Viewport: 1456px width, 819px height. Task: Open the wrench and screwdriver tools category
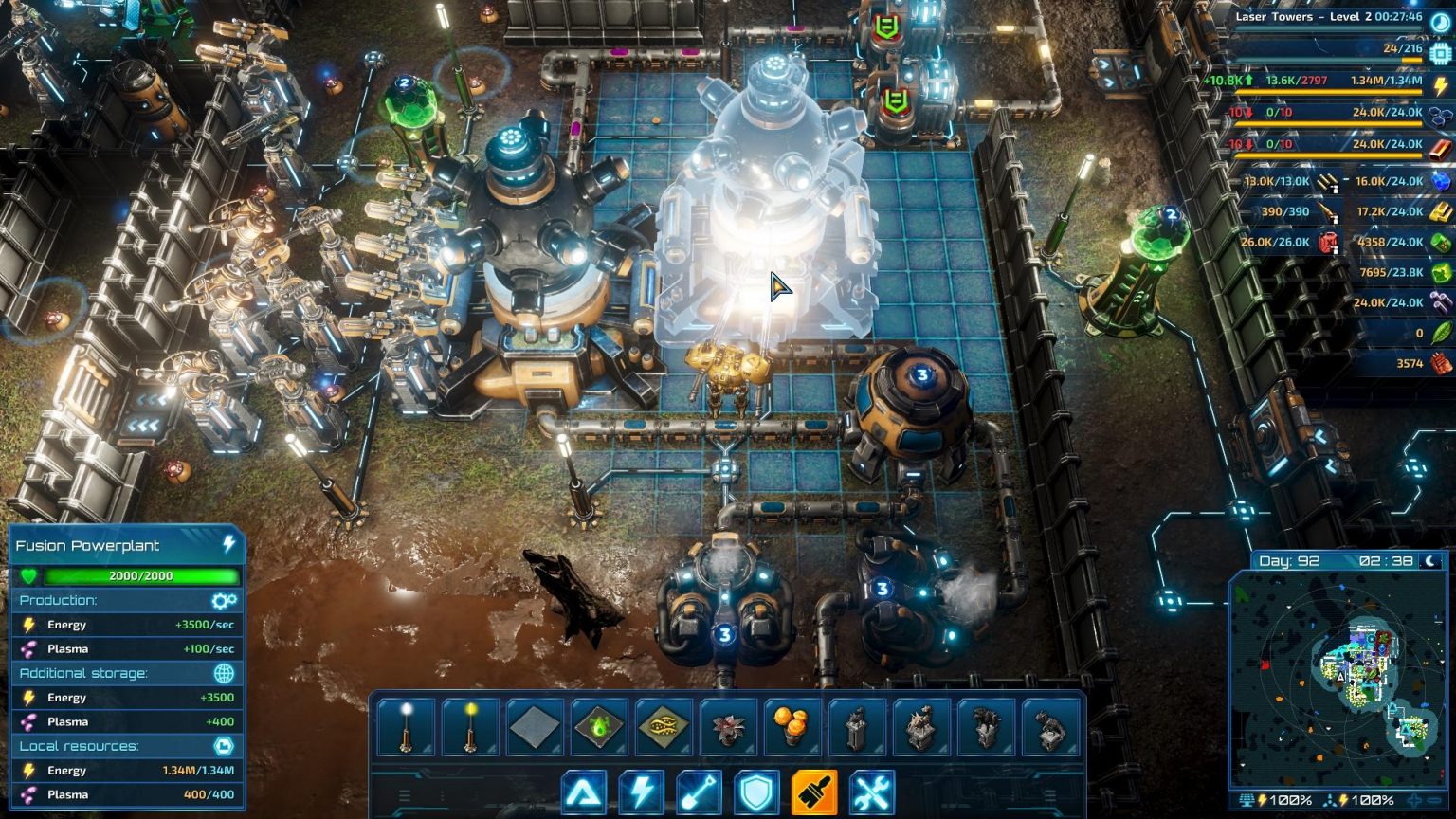click(872, 793)
